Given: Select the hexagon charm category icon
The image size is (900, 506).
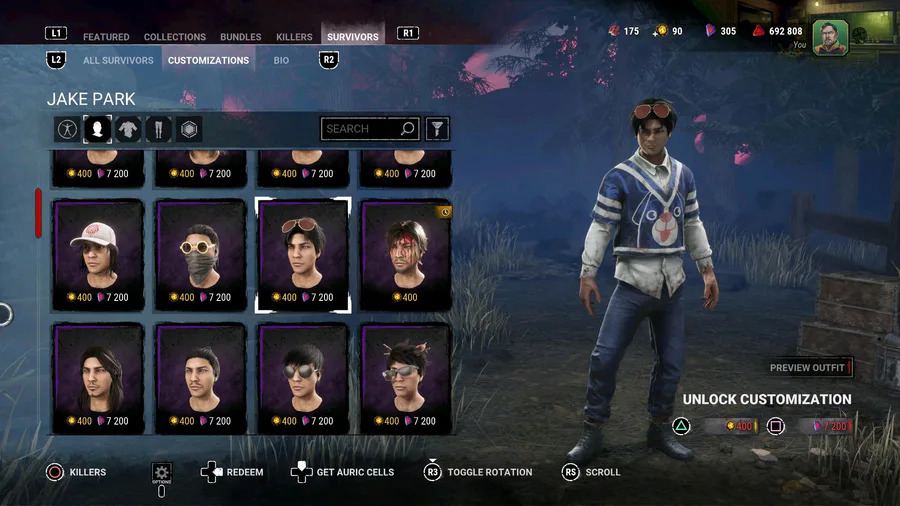Looking at the screenshot, I should pyautogui.click(x=189, y=129).
